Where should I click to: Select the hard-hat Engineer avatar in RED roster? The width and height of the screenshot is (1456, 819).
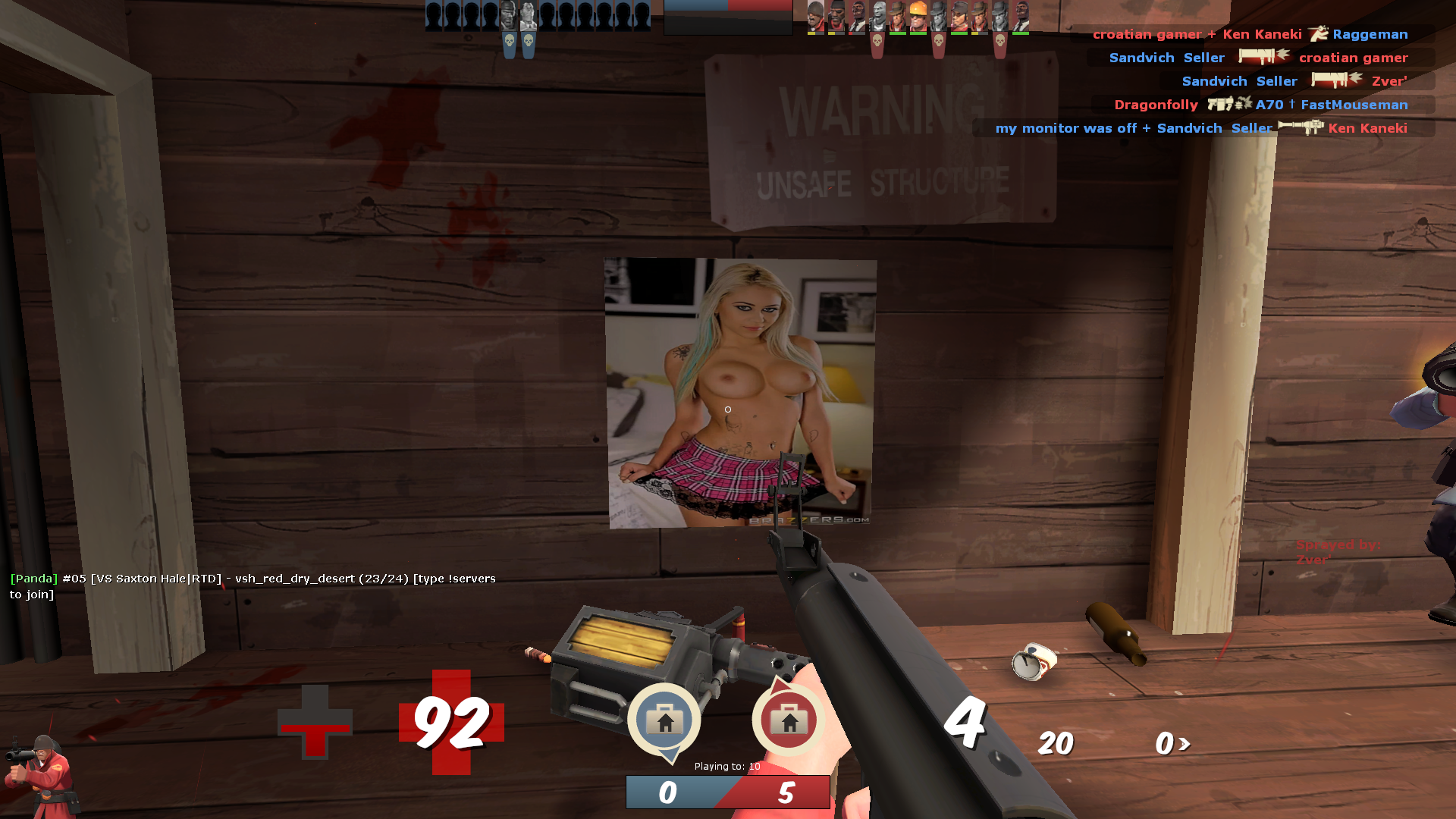[918, 15]
